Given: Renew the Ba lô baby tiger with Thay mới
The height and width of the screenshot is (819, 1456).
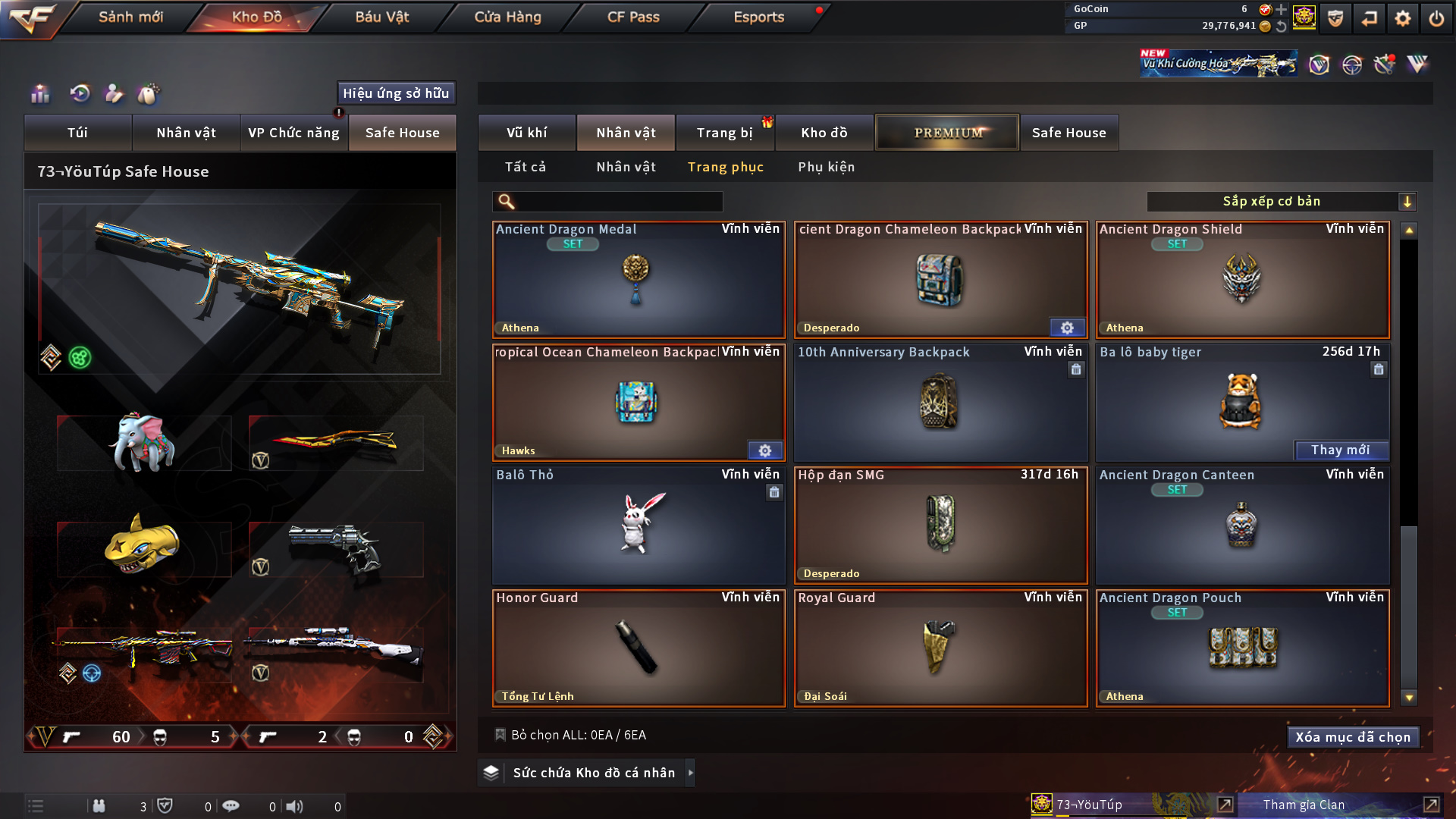Looking at the screenshot, I should point(1340,450).
